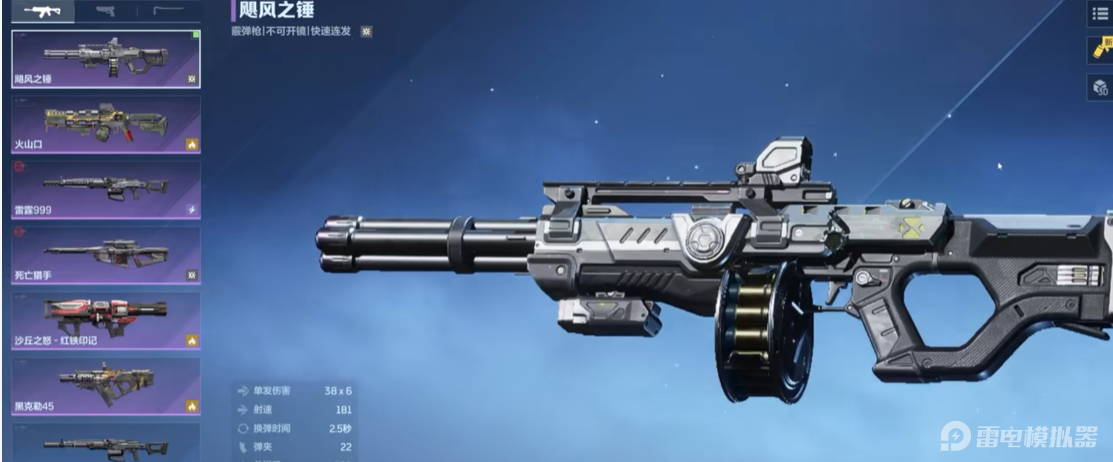Pick the 雷霆999 weapon card
Viewport: 1113px width, 462px height.
click(105, 190)
